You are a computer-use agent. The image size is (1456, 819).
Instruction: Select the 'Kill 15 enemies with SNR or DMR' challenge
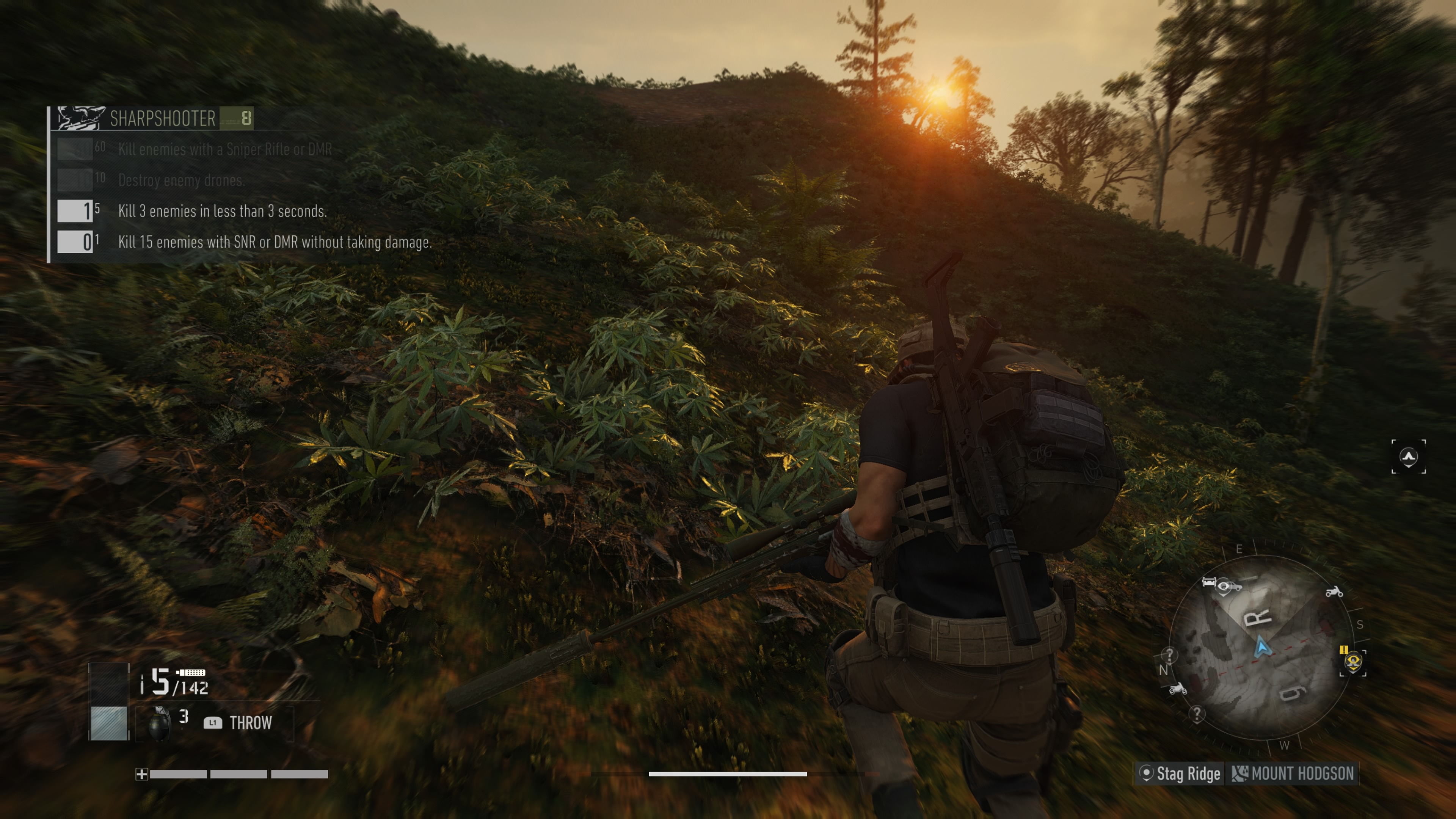[x=274, y=243]
